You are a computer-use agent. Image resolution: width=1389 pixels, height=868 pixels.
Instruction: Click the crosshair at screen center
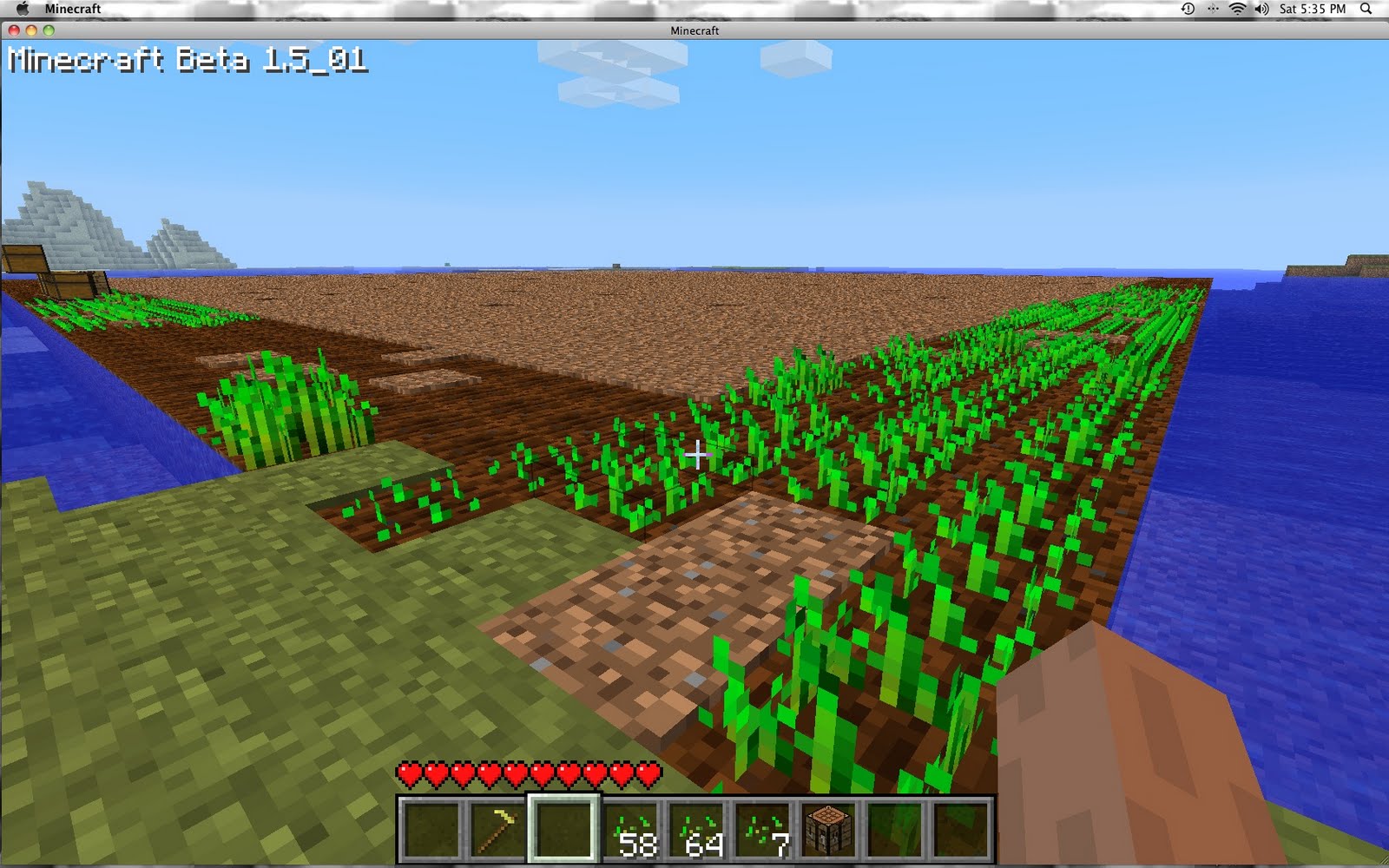[697, 452]
